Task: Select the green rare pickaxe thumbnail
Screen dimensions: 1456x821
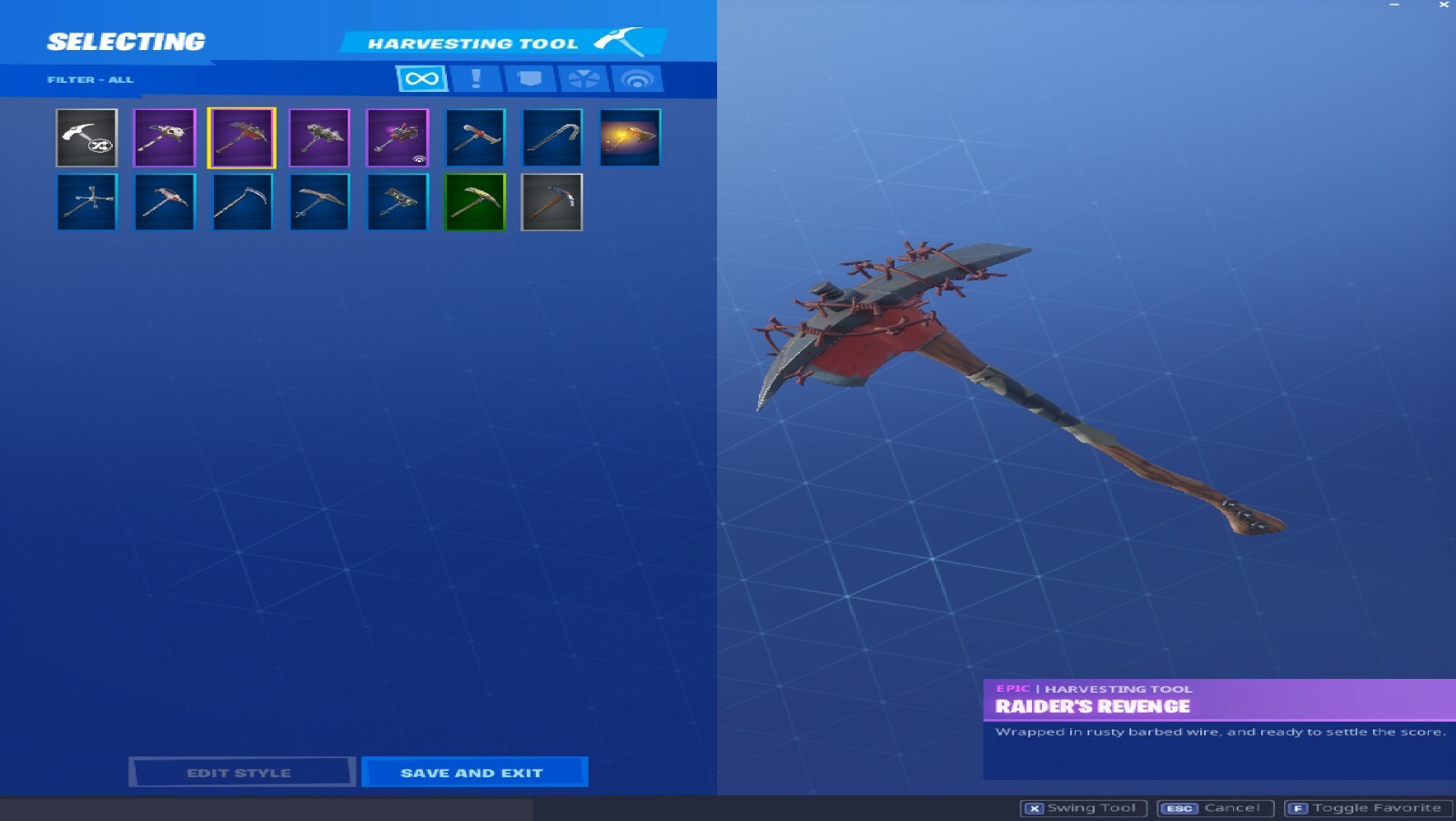Action: coord(474,201)
